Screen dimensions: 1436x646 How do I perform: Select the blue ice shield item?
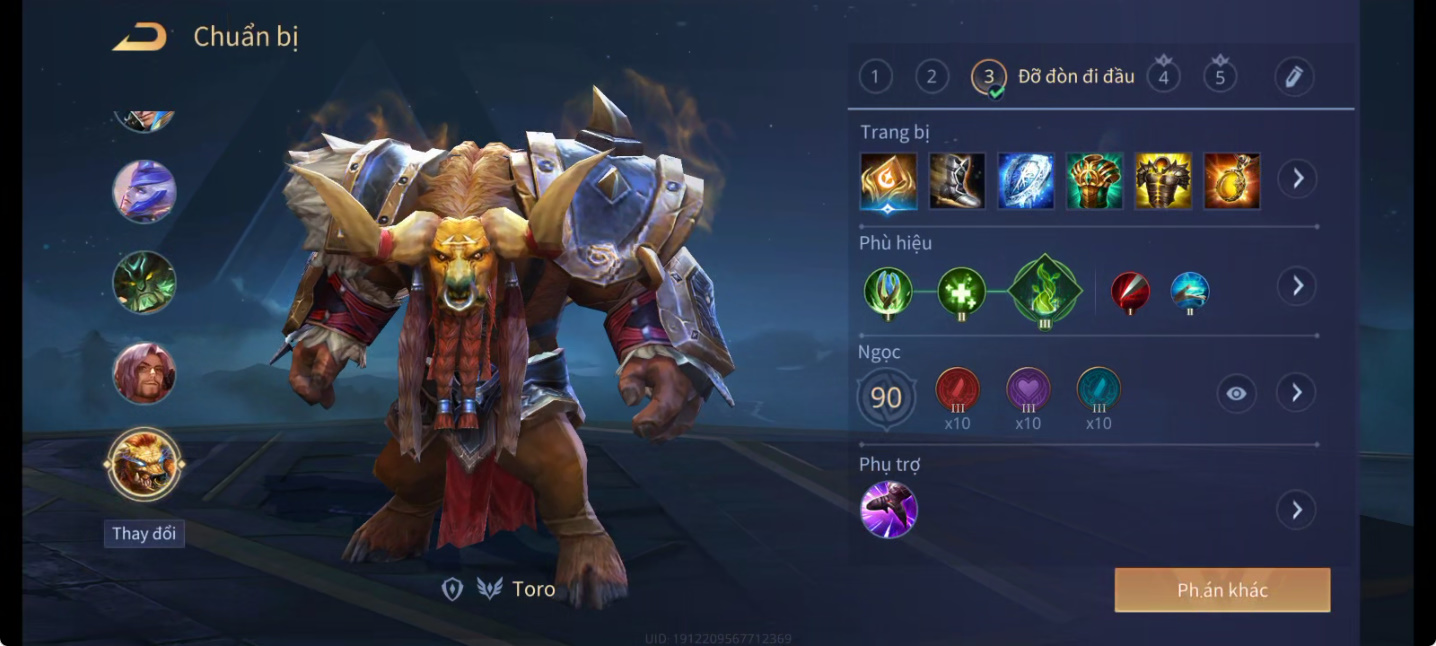click(x=1026, y=181)
